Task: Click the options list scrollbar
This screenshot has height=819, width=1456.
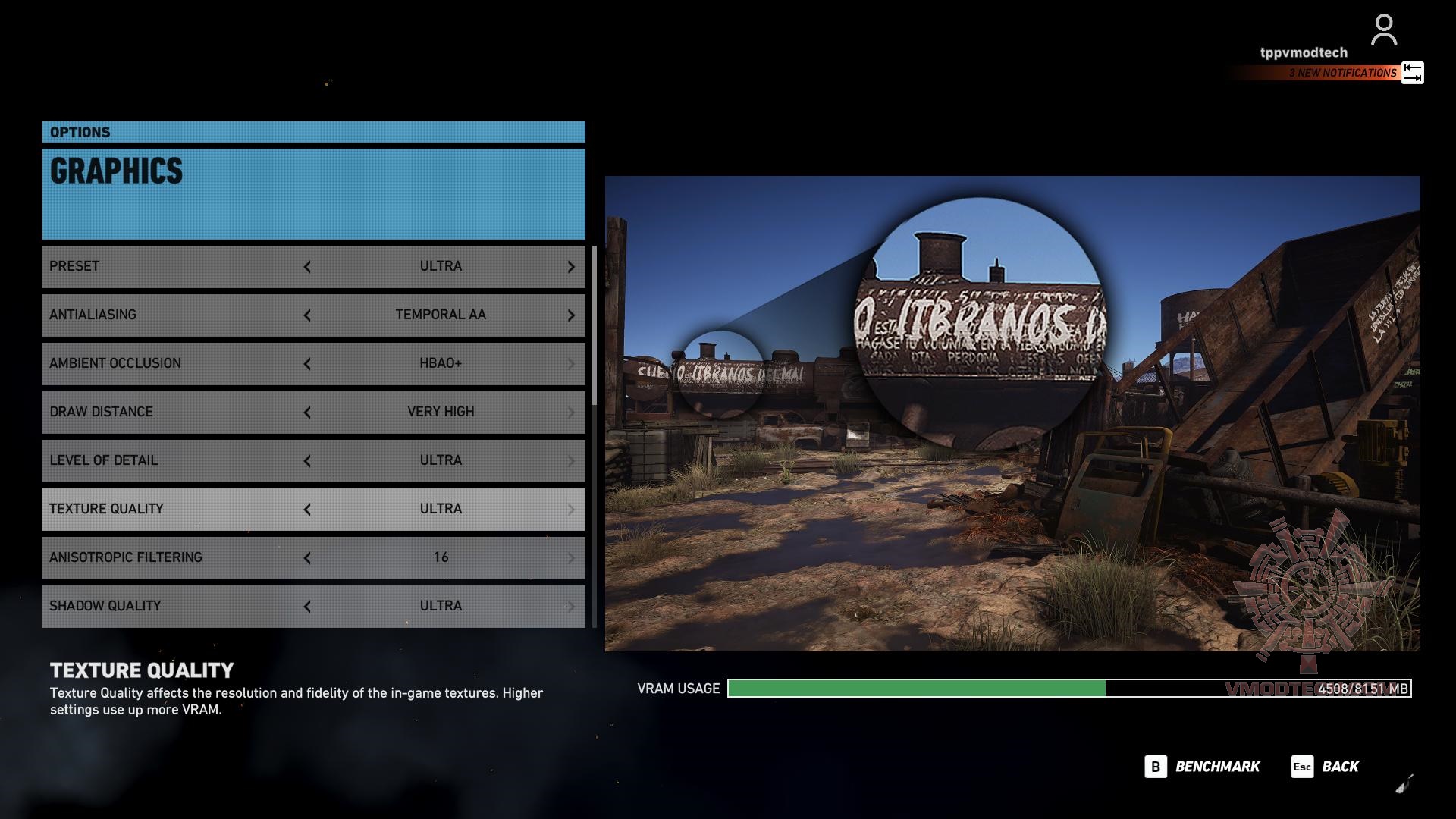Action: (595, 326)
